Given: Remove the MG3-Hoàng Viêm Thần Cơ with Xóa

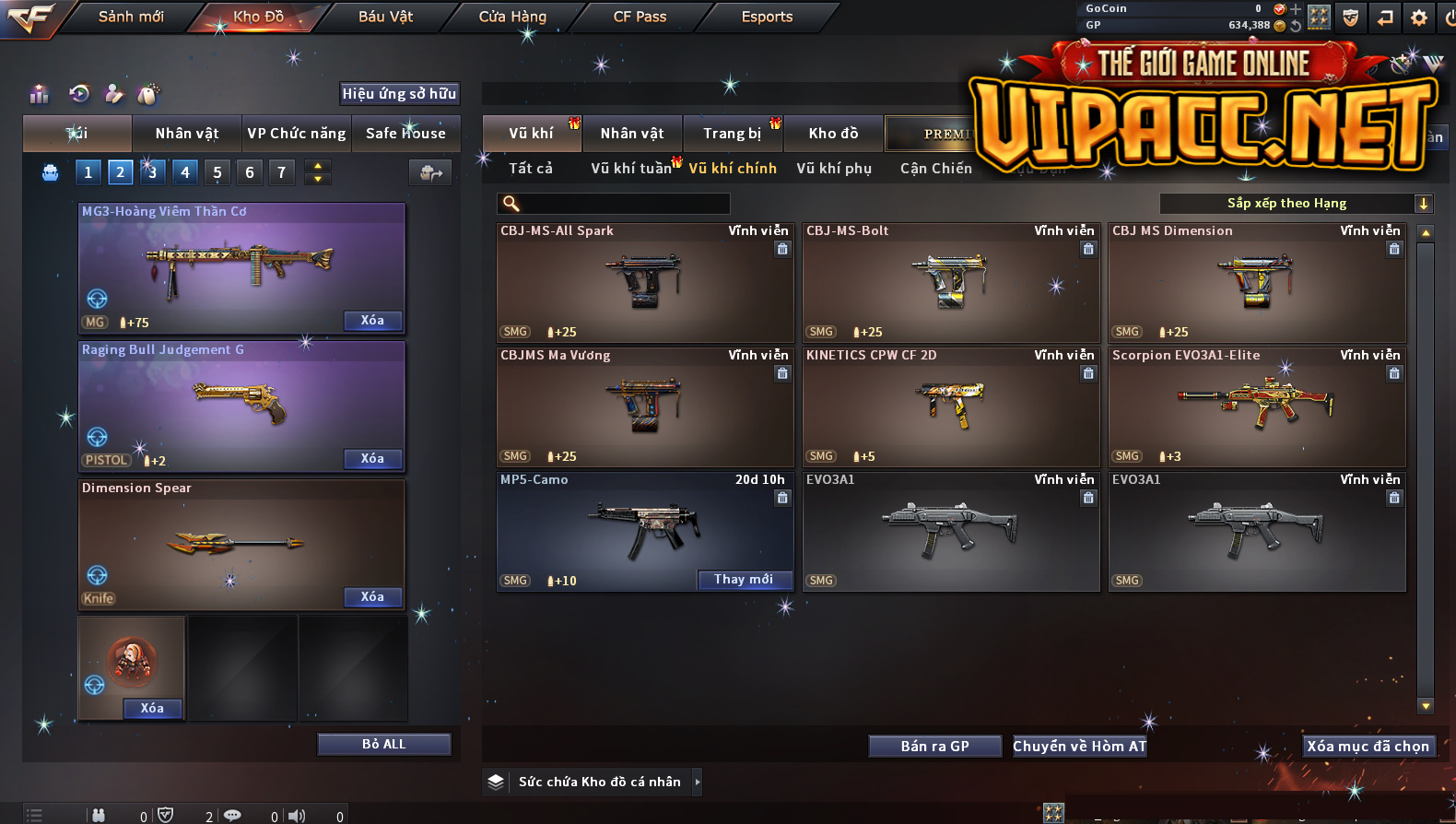Looking at the screenshot, I should 372,321.
